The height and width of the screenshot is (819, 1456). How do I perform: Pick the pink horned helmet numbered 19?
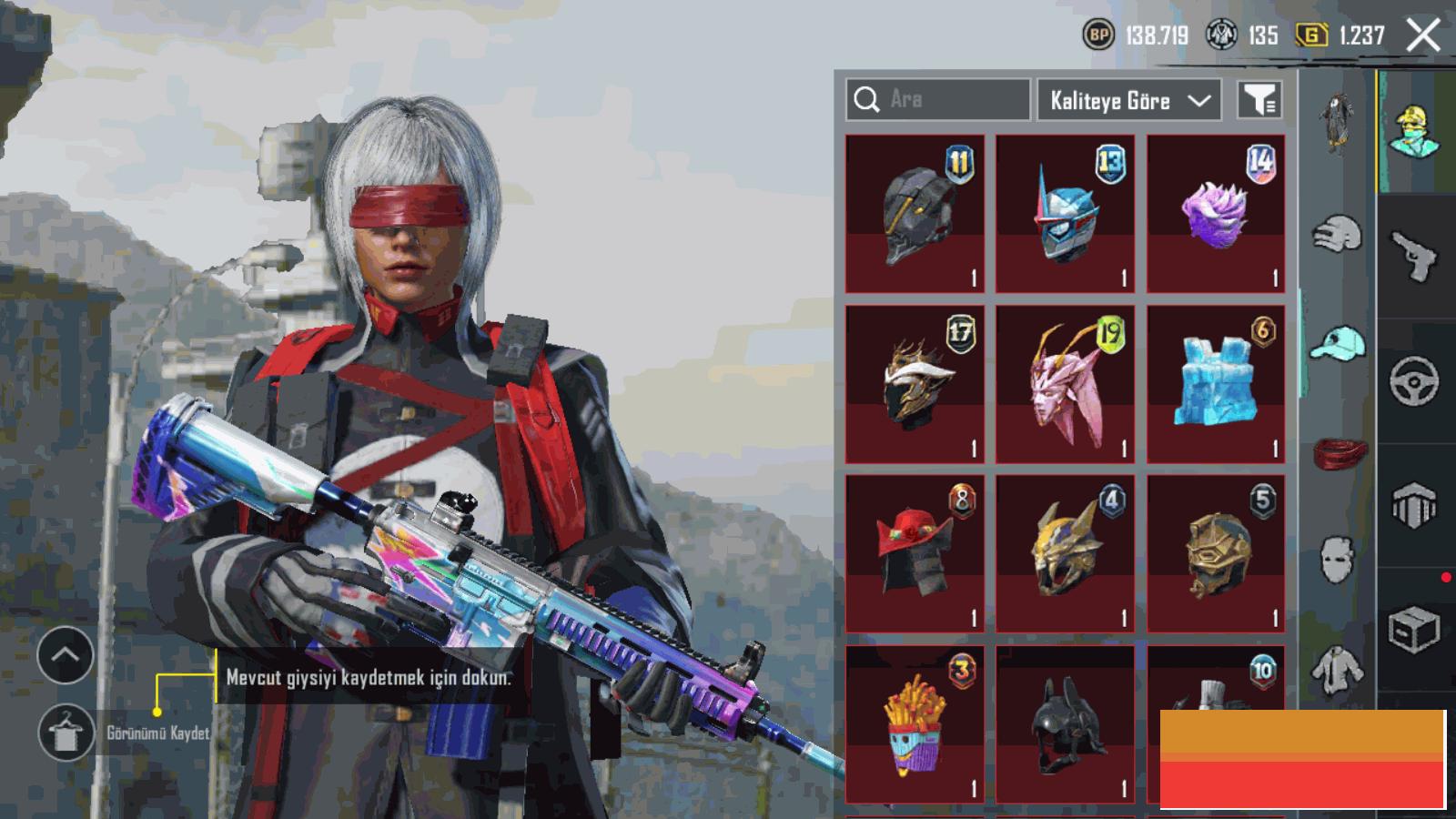coord(1065,384)
